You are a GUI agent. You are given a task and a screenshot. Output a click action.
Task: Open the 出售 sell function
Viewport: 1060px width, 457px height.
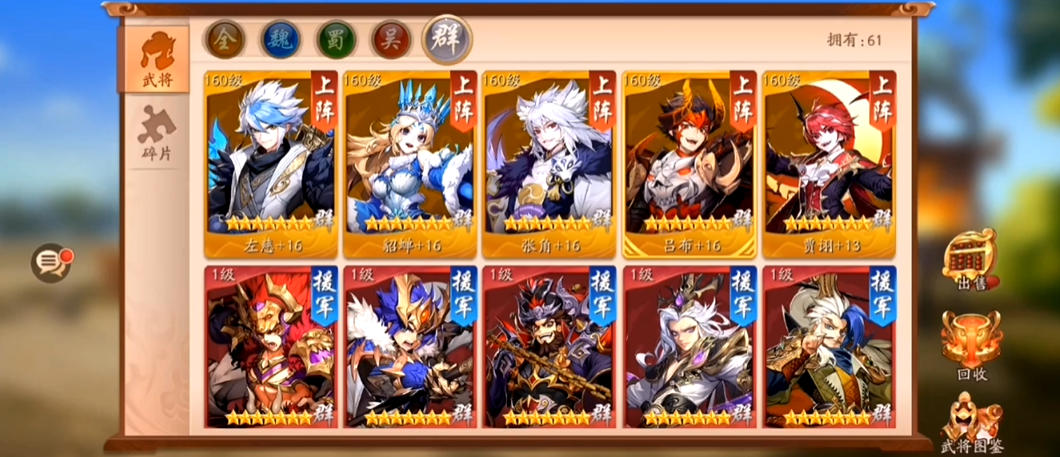[971, 263]
